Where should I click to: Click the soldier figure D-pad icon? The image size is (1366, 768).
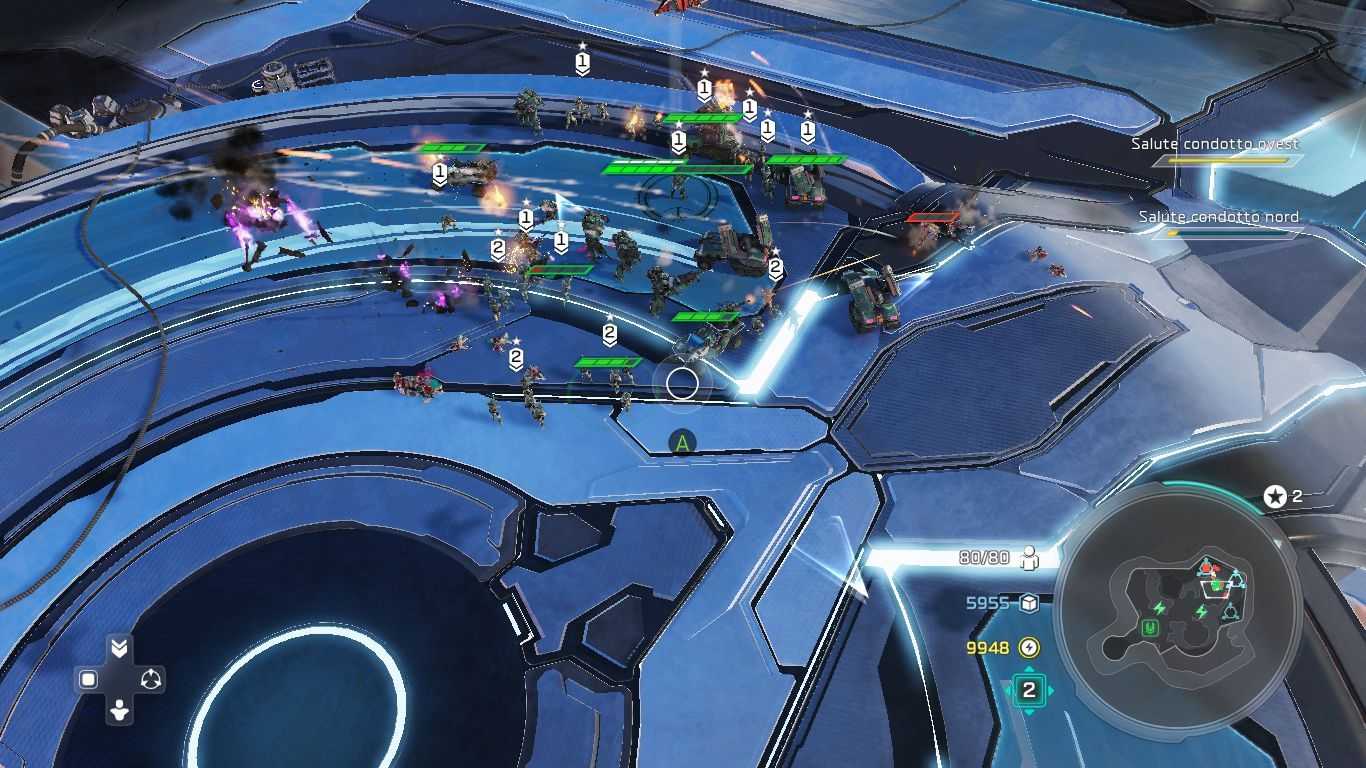click(119, 711)
